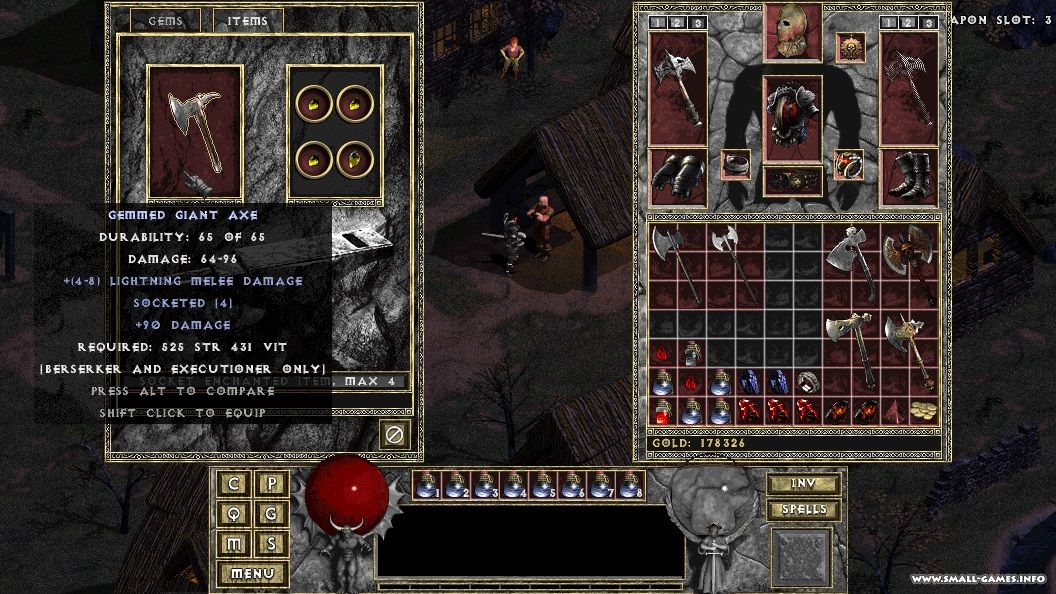Select the equipped chest armor slot
This screenshot has height=594, width=1056.
pos(793,118)
